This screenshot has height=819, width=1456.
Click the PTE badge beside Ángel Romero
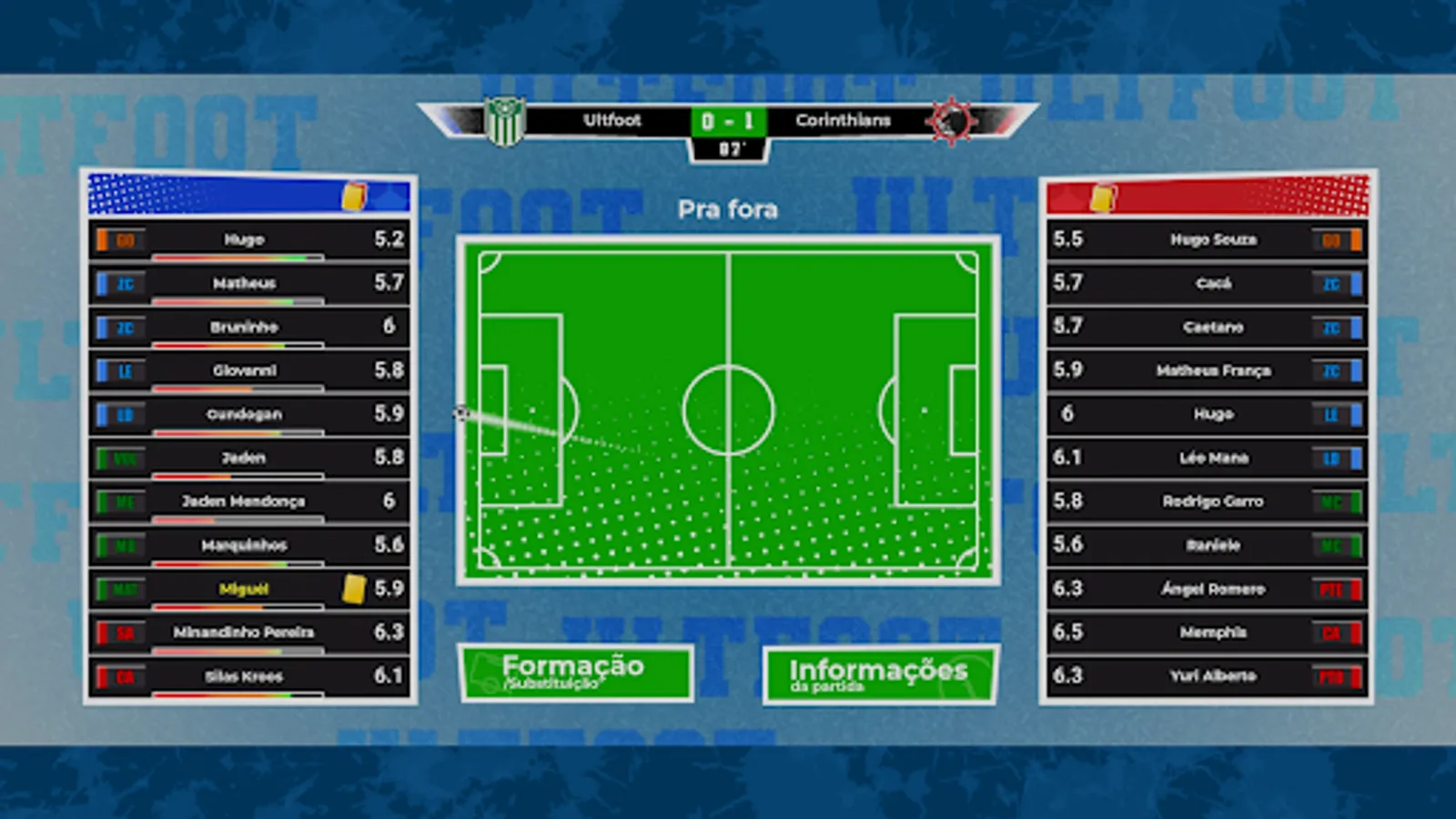pyautogui.click(x=1333, y=589)
